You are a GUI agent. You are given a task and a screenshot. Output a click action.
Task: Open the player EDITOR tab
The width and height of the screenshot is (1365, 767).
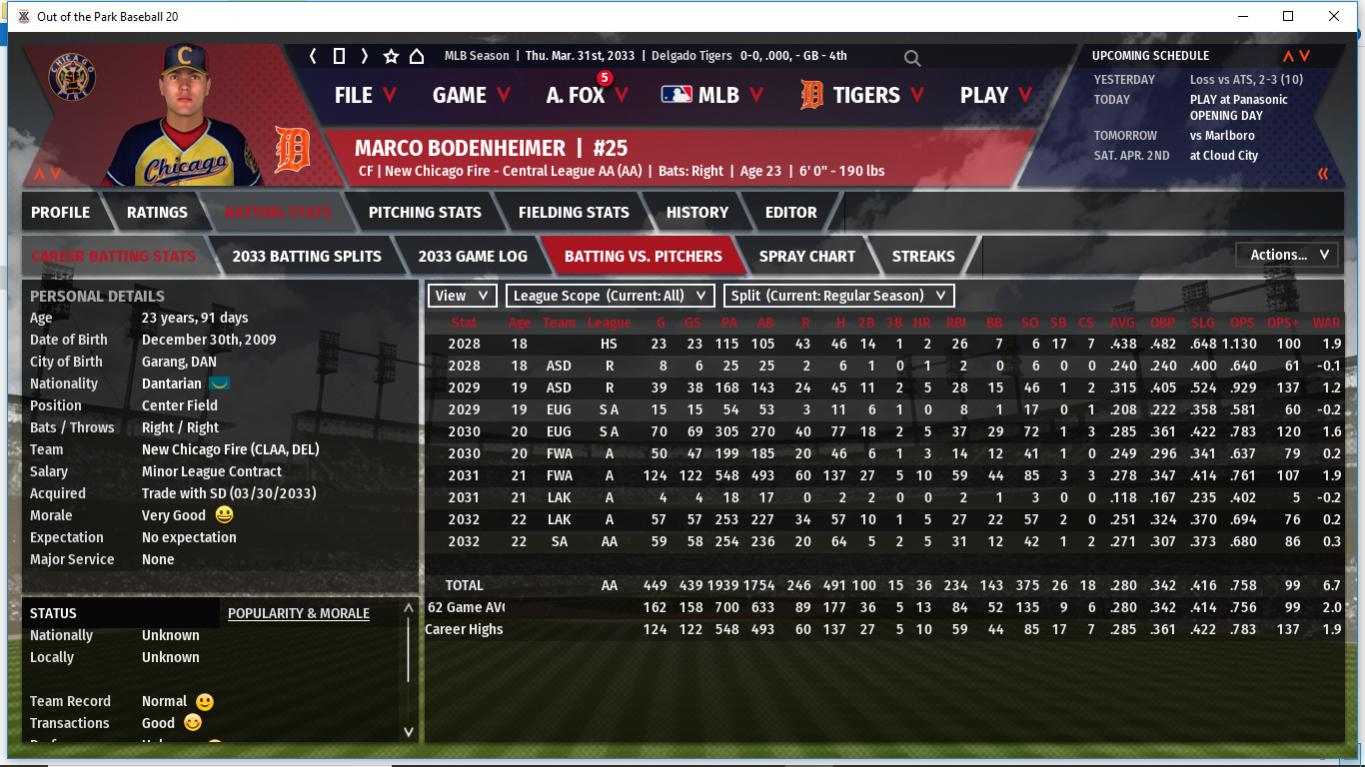click(791, 212)
